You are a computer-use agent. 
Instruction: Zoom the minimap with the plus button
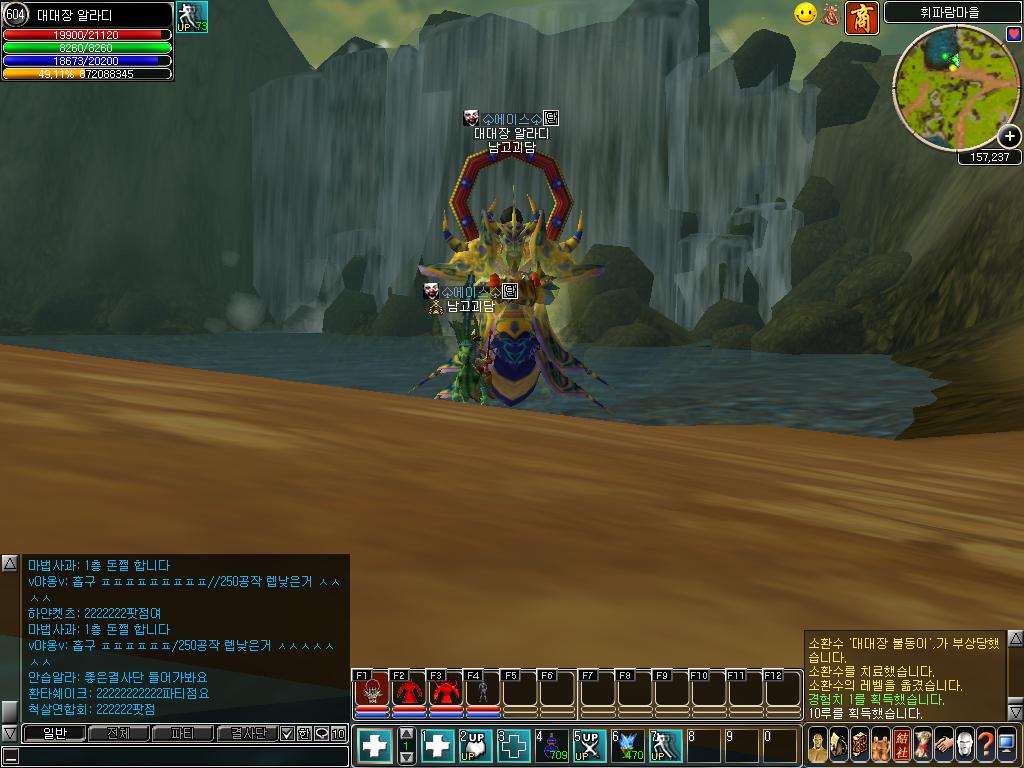tap(1010, 137)
